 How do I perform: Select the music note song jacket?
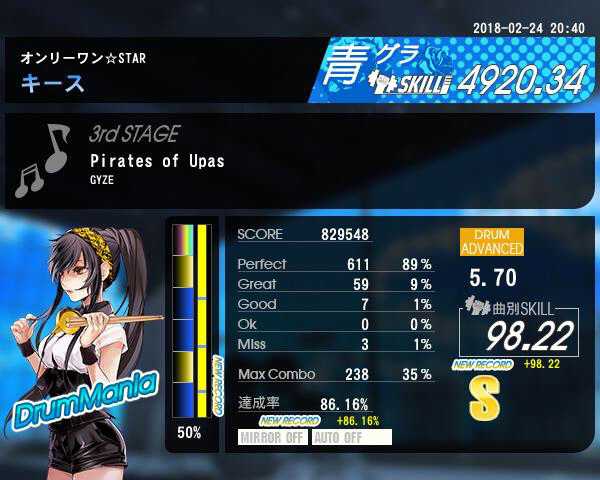(44, 160)
